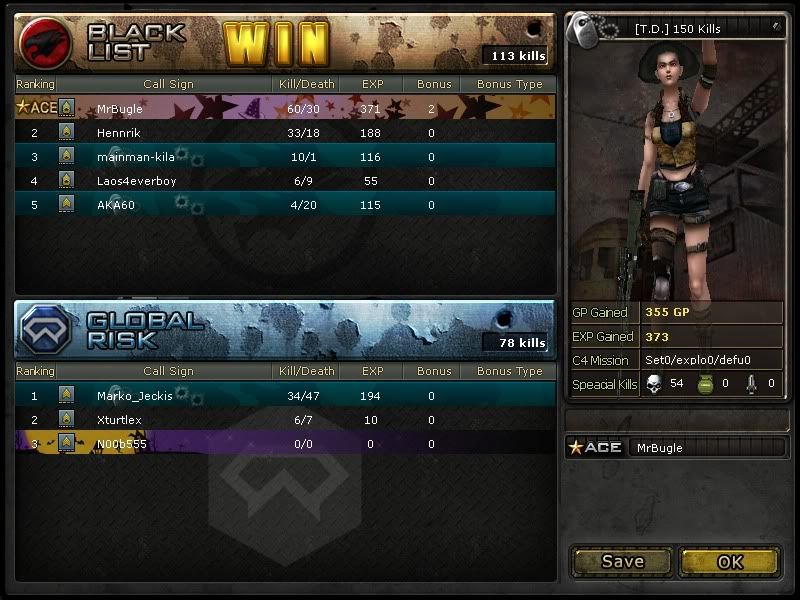Choose the mainman-kila player row

tap(285, 156)
